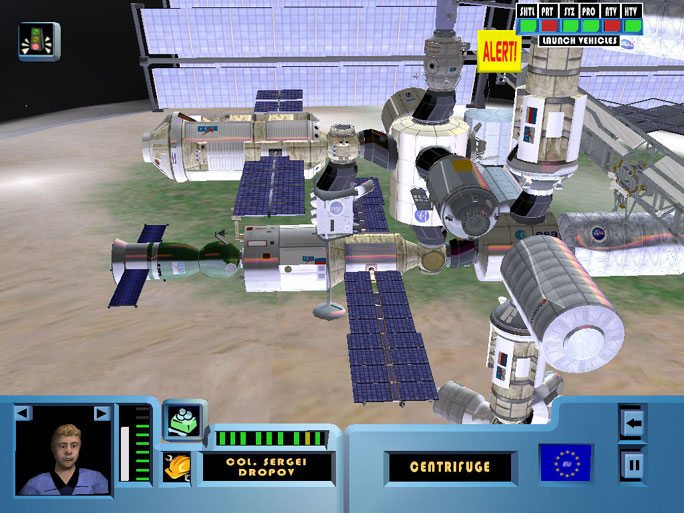Open the traffic light status icon

point(39,41)
